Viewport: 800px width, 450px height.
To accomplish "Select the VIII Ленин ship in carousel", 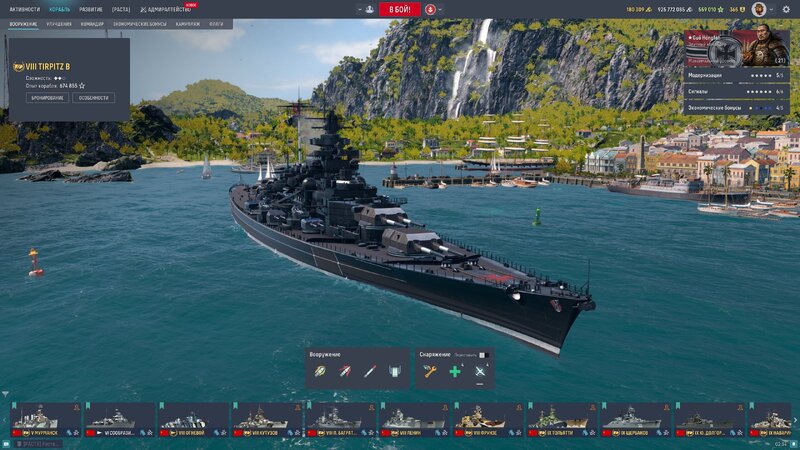I will pos(415,420).
